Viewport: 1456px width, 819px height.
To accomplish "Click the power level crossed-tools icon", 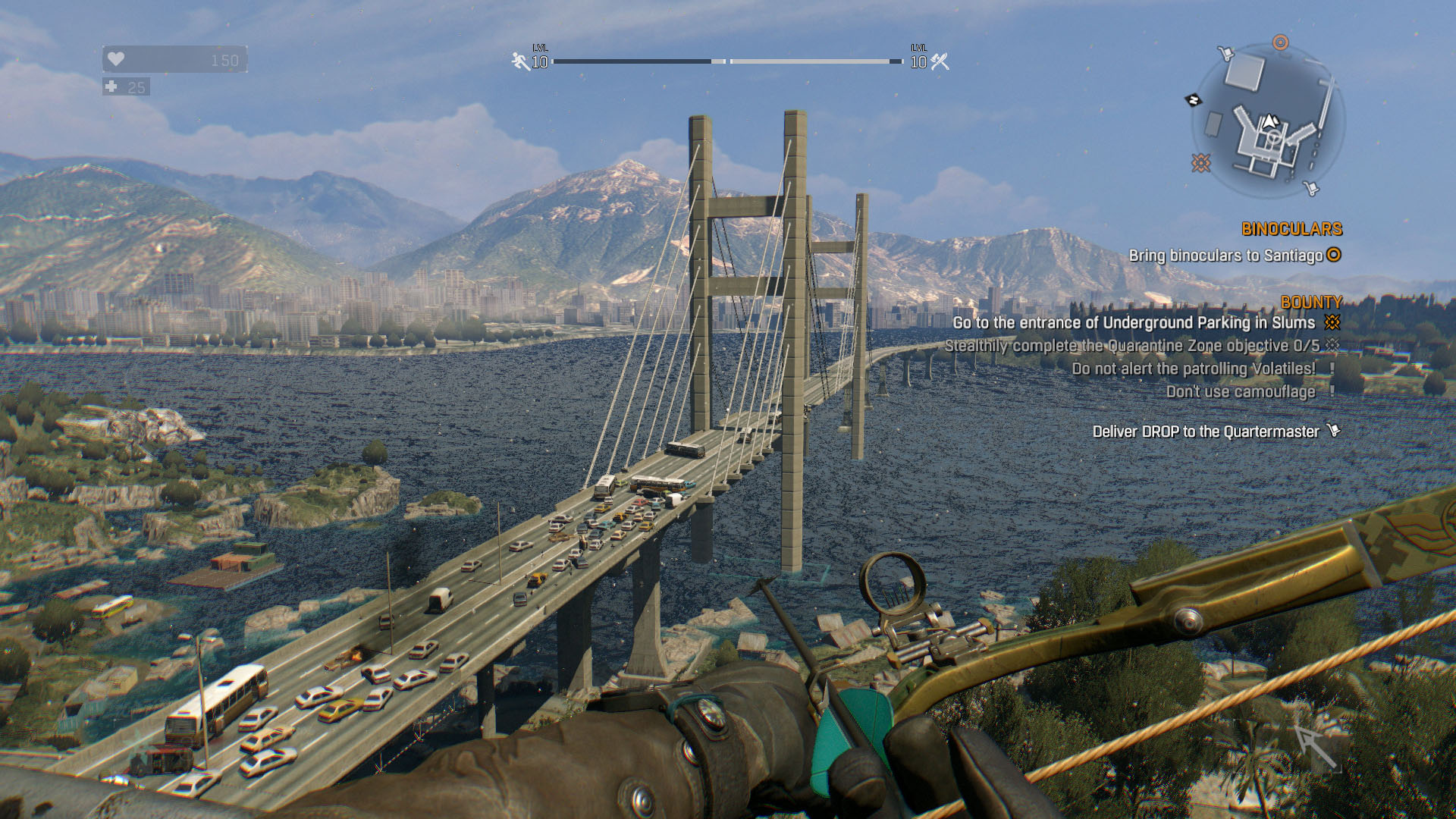I will [940, 61].
